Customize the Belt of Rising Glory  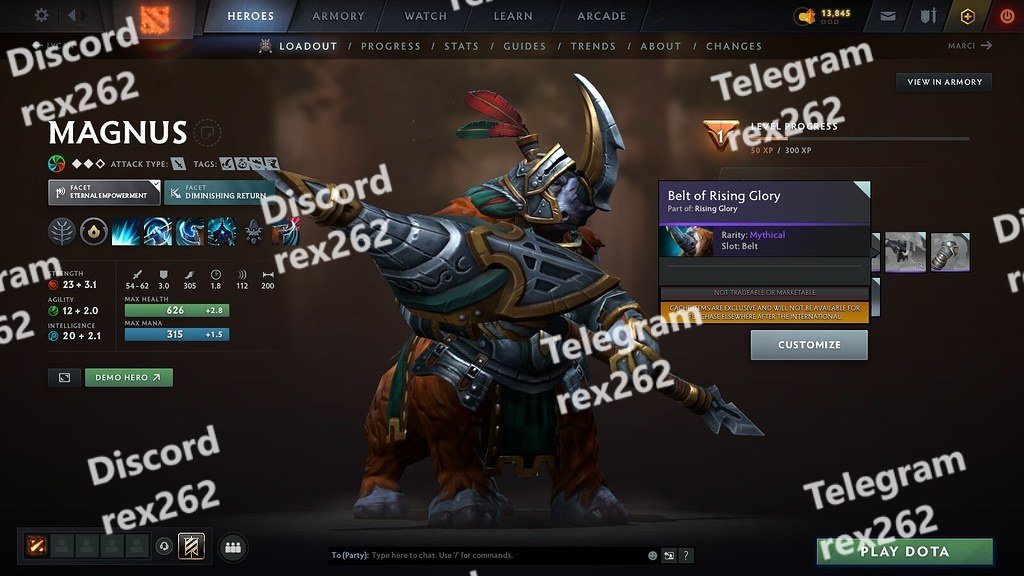coord(809,345)
